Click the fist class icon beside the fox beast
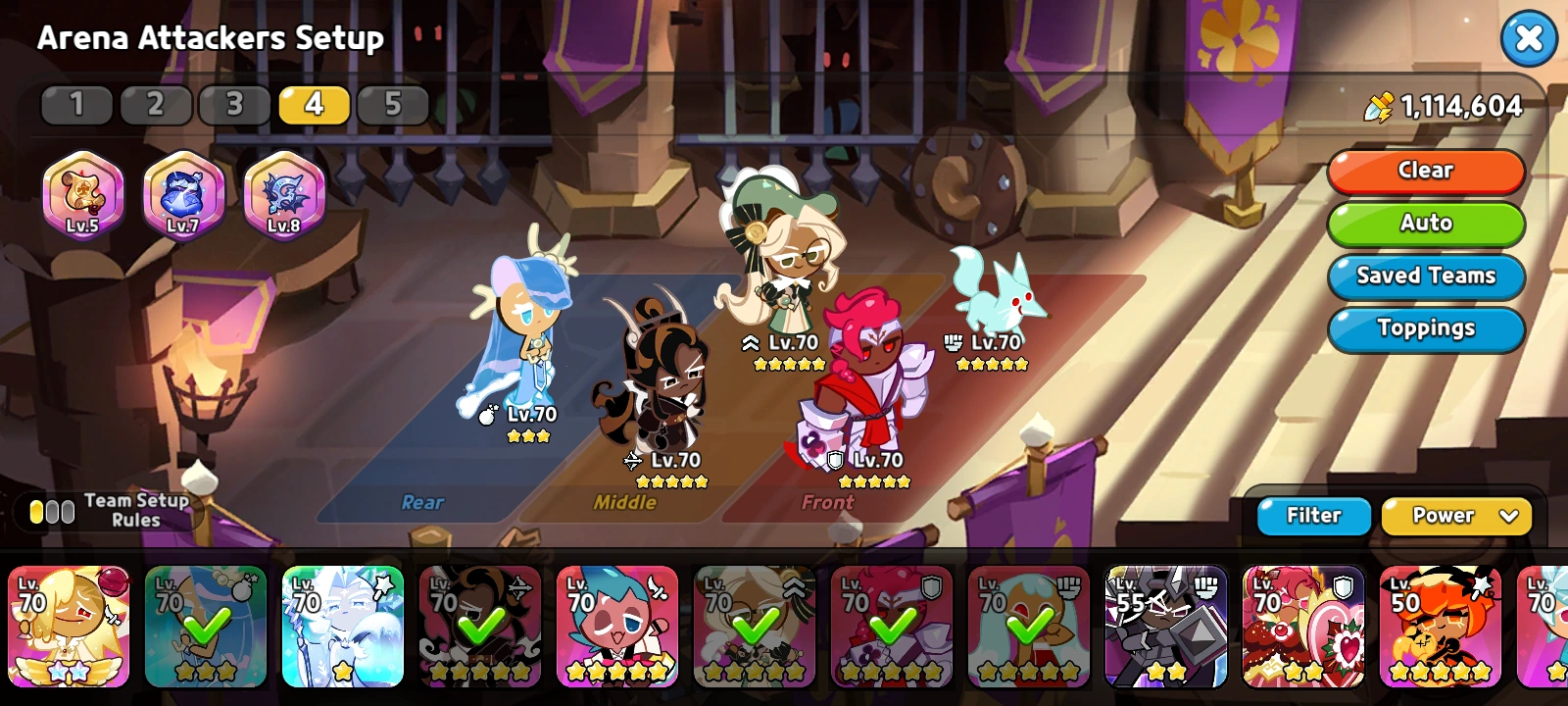The height and width of the screenshot is (706, 1568). point(955,343)
